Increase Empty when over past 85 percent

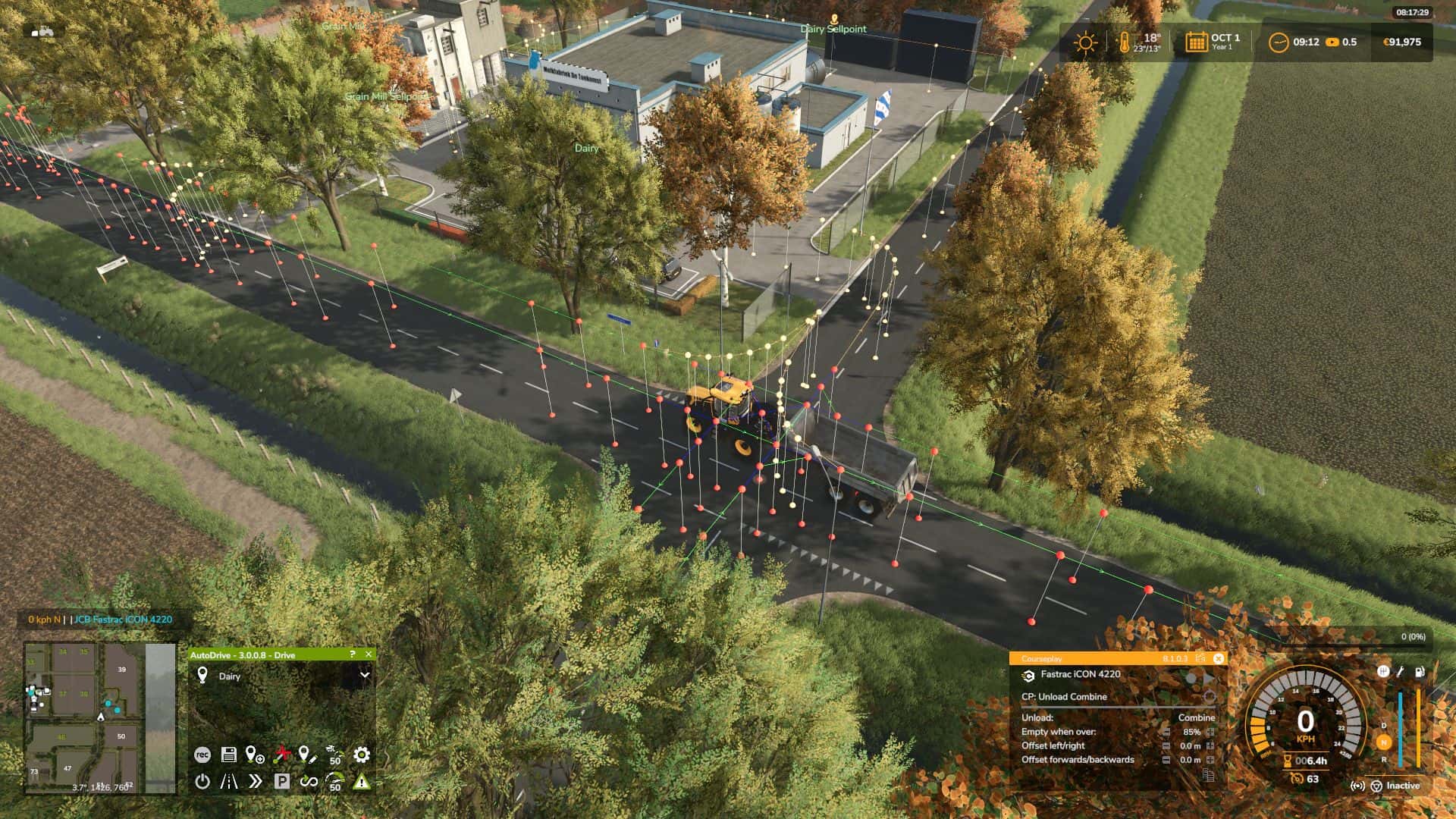[x=1210, y=732]
